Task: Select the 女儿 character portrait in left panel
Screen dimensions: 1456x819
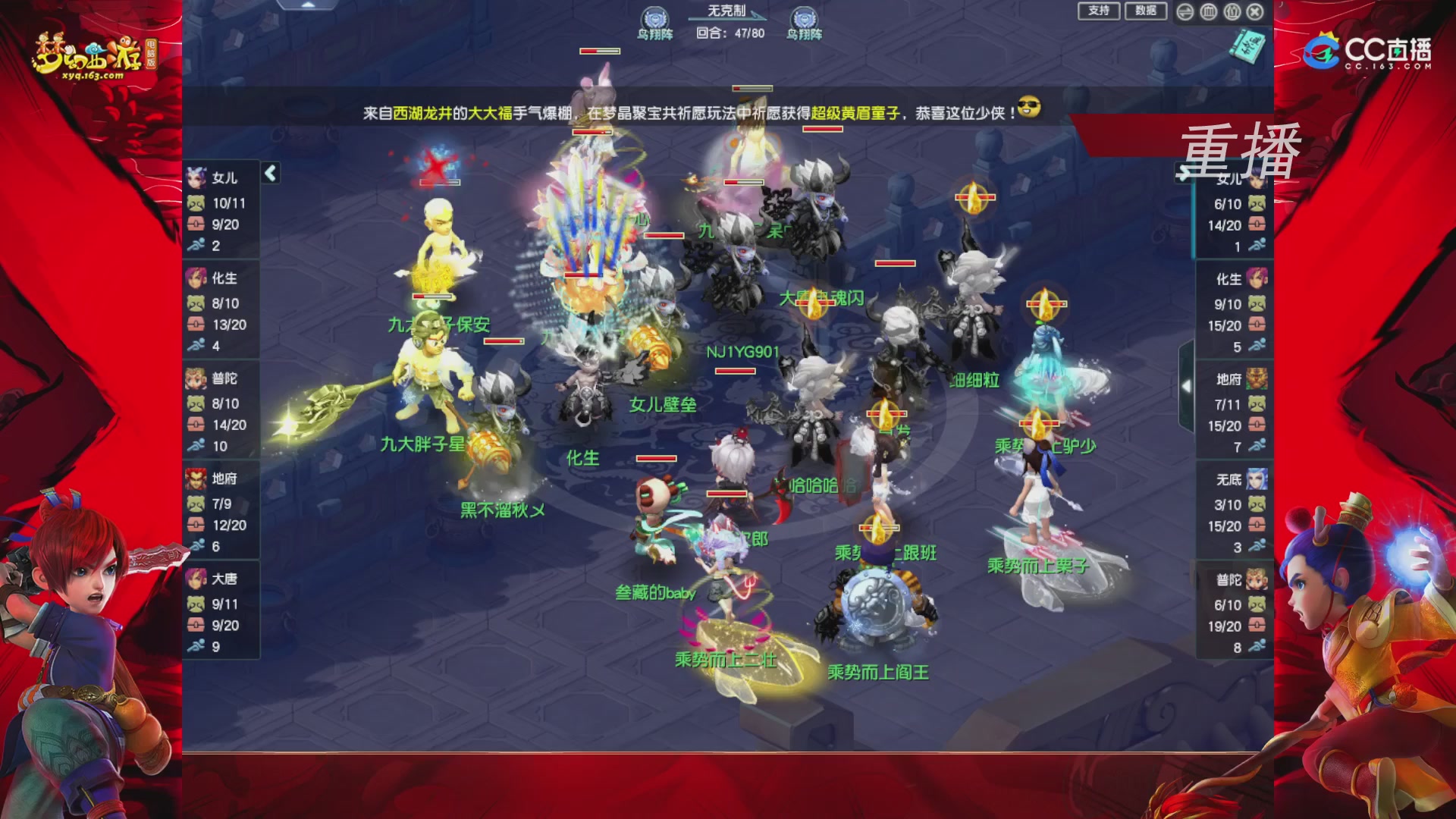Action: point(196,177)
